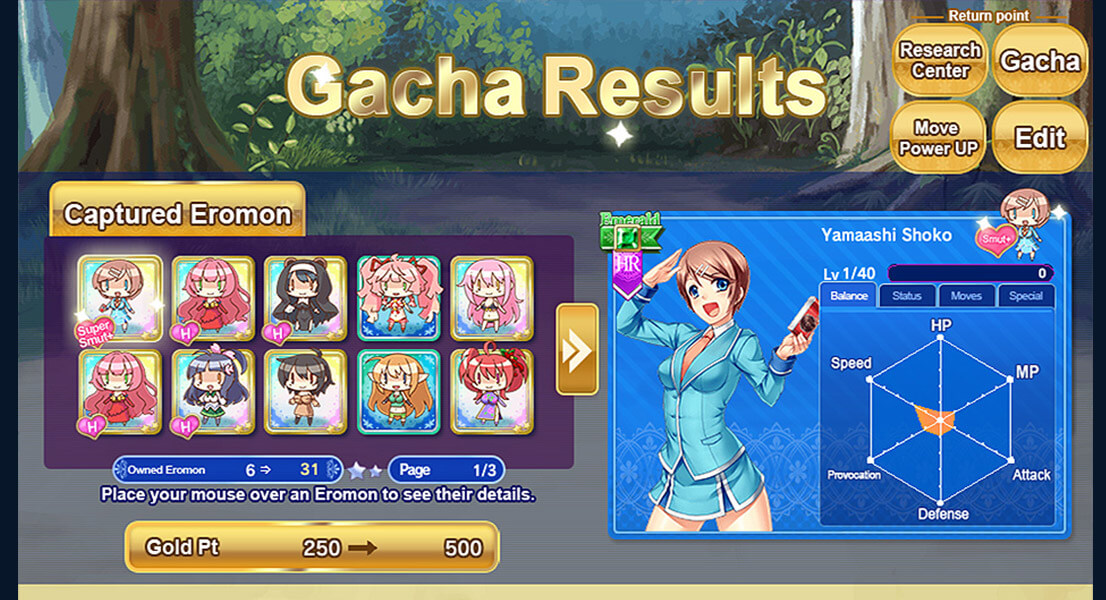Screen dimensions: 1106x600
Task: Go to the next page of captured Eromon
Action: pyautogui.click(x=577, y=349)
